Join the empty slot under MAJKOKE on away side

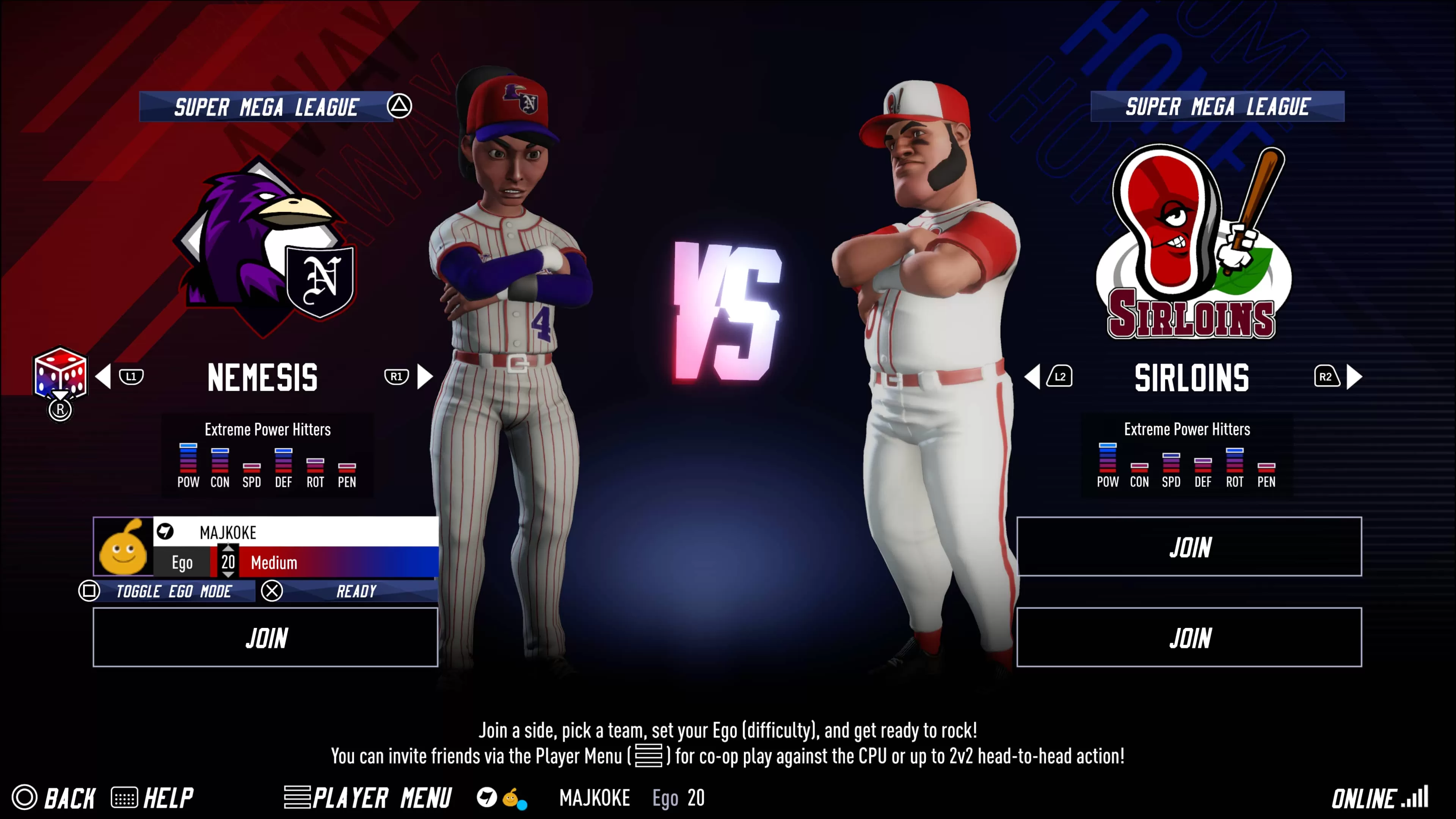265,637
